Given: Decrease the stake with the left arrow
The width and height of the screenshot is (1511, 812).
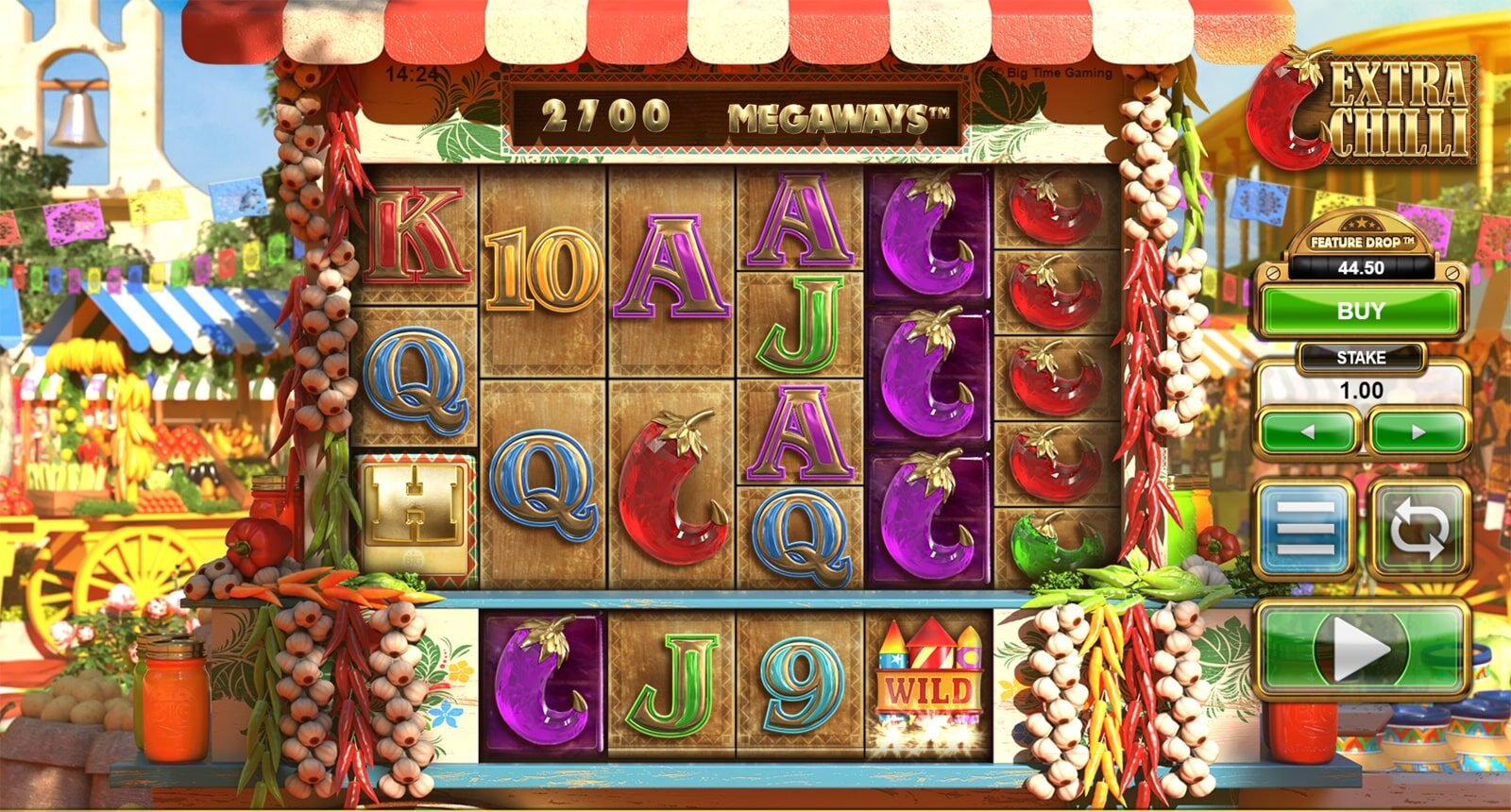Looking at the screenshot, I should point(1310,432).
